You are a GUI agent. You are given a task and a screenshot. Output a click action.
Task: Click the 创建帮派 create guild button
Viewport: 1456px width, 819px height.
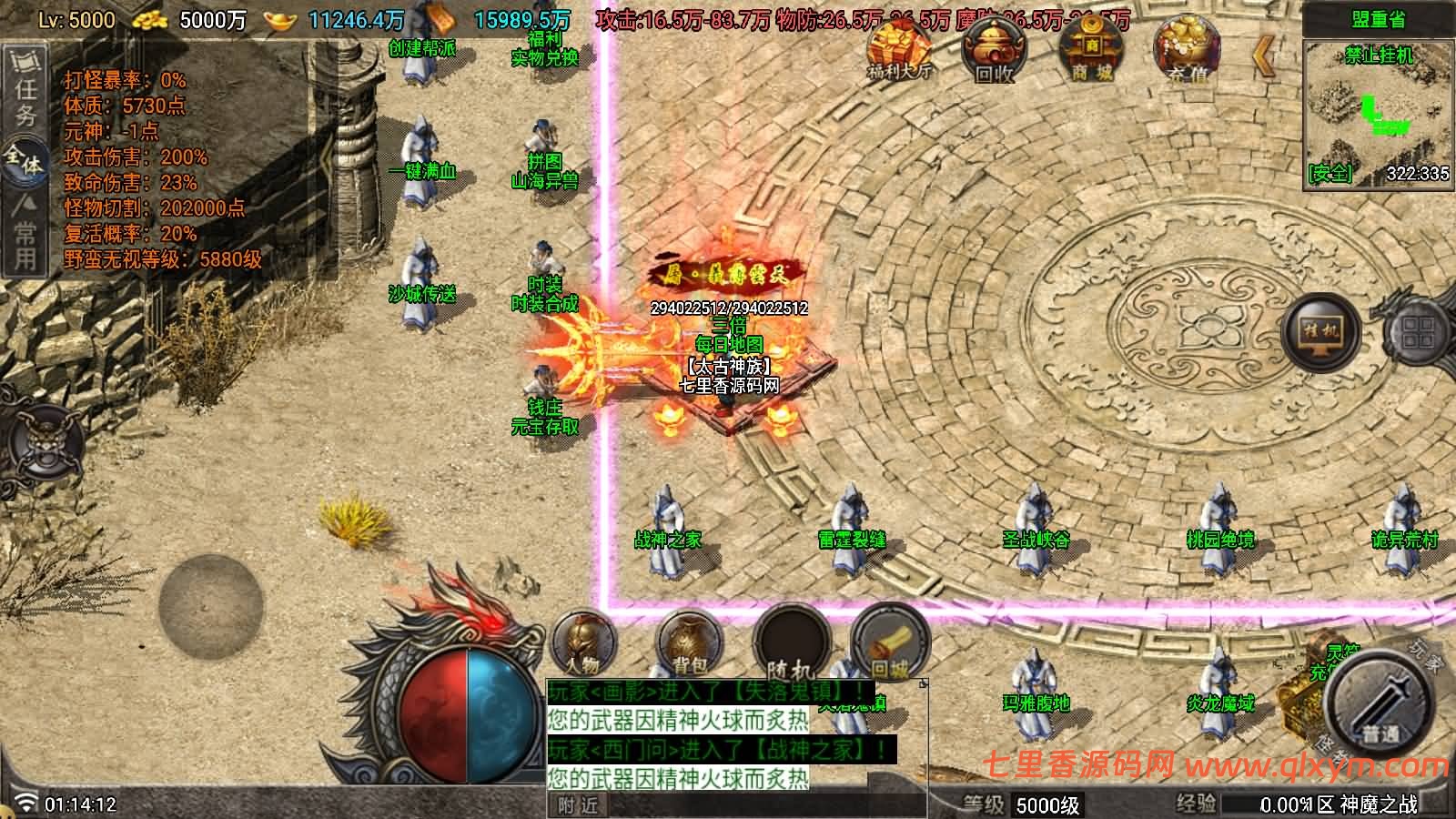point(424,50)
